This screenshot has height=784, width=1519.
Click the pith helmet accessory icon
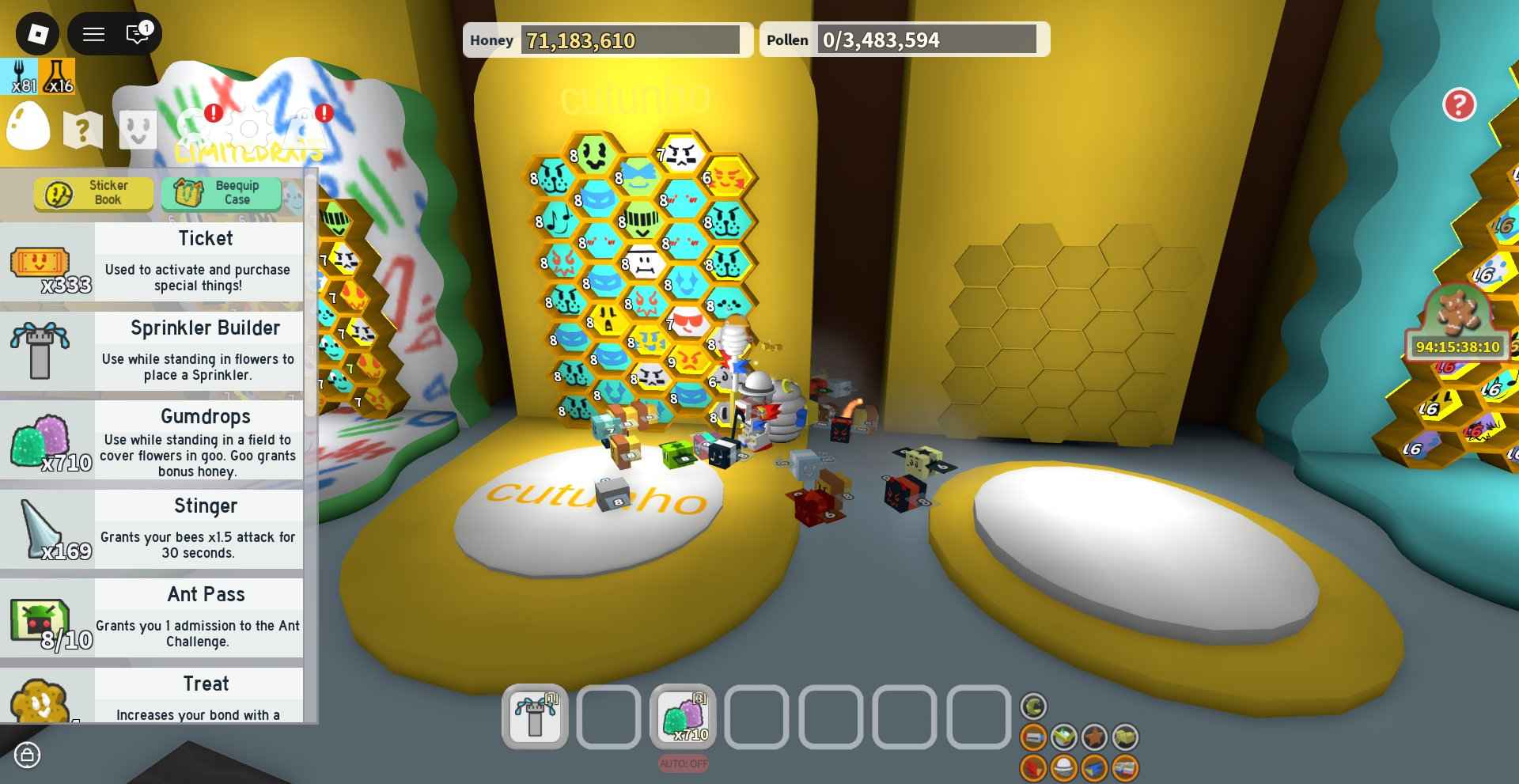click(x=1064, y=768)
